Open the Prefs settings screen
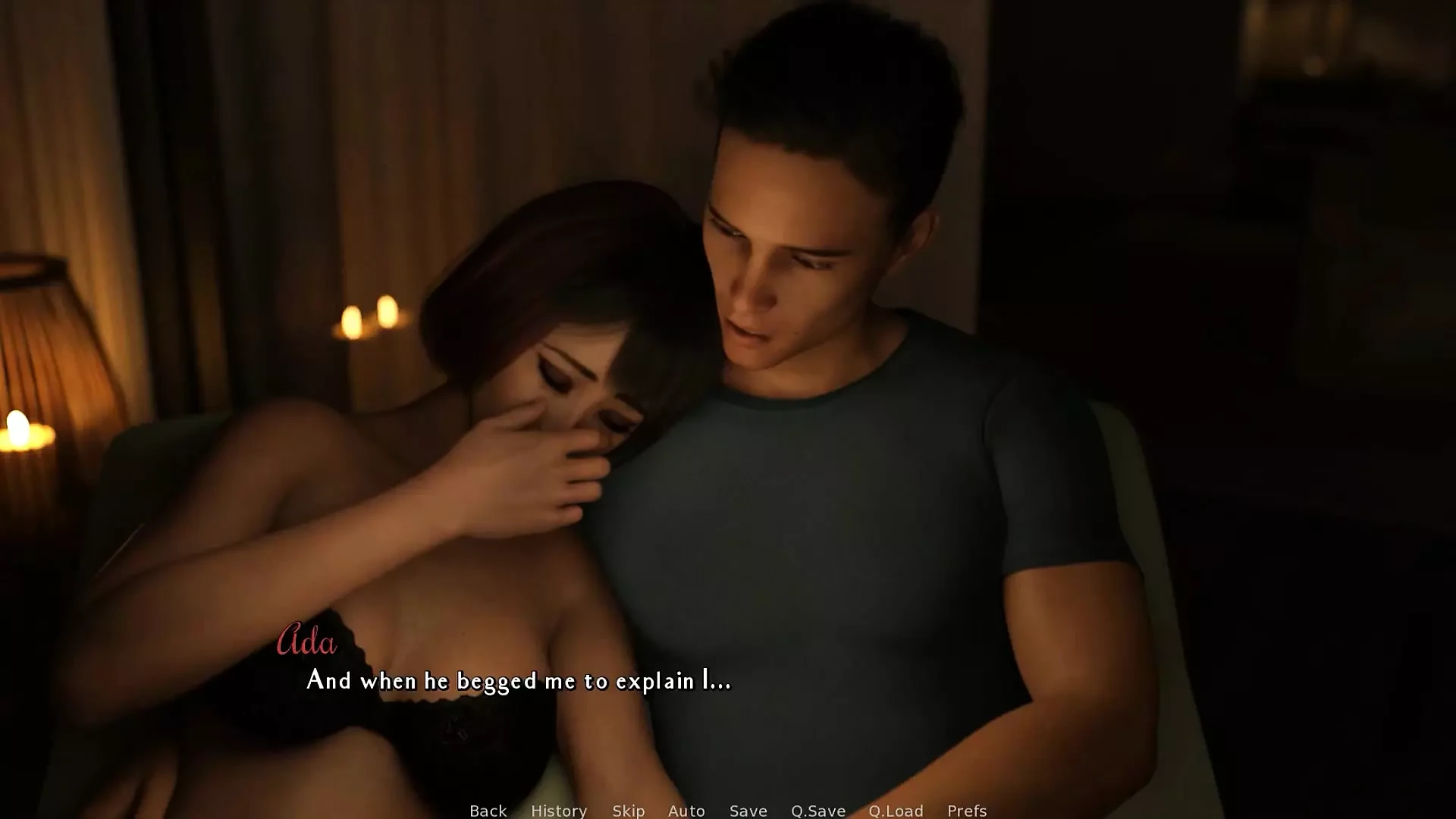The height and width of the screenshot is (819, 1456). [x=966, y=811]
